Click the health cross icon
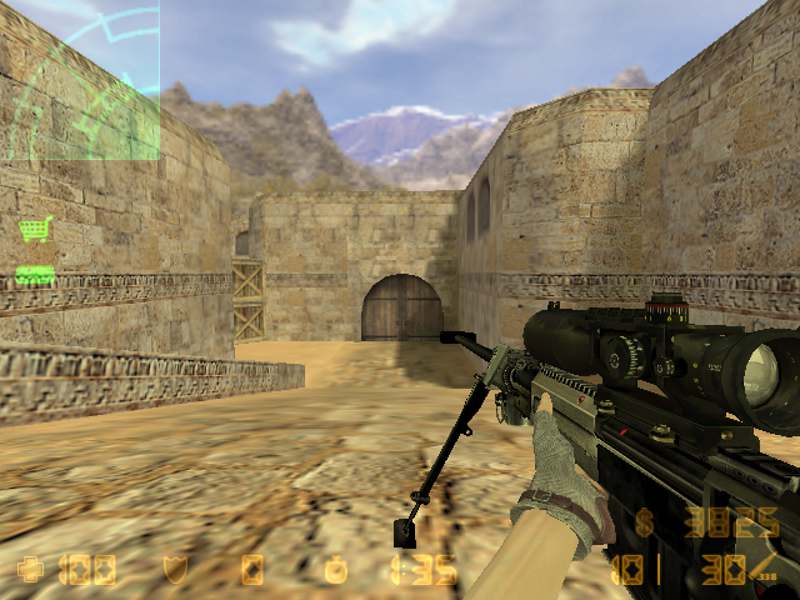800x600 pixels. point(30,570)
